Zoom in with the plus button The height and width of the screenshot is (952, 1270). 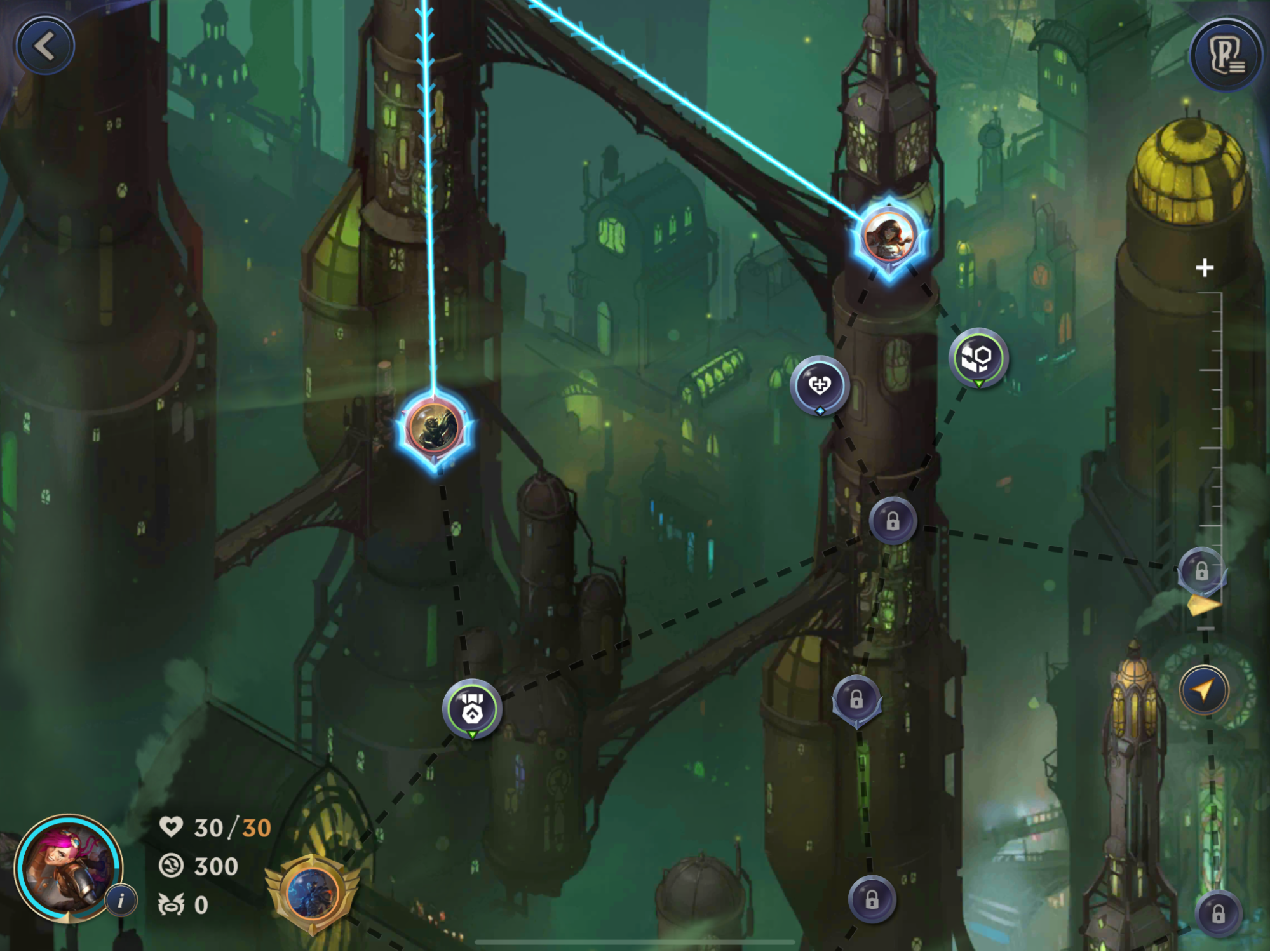[x=1205, y=268]
